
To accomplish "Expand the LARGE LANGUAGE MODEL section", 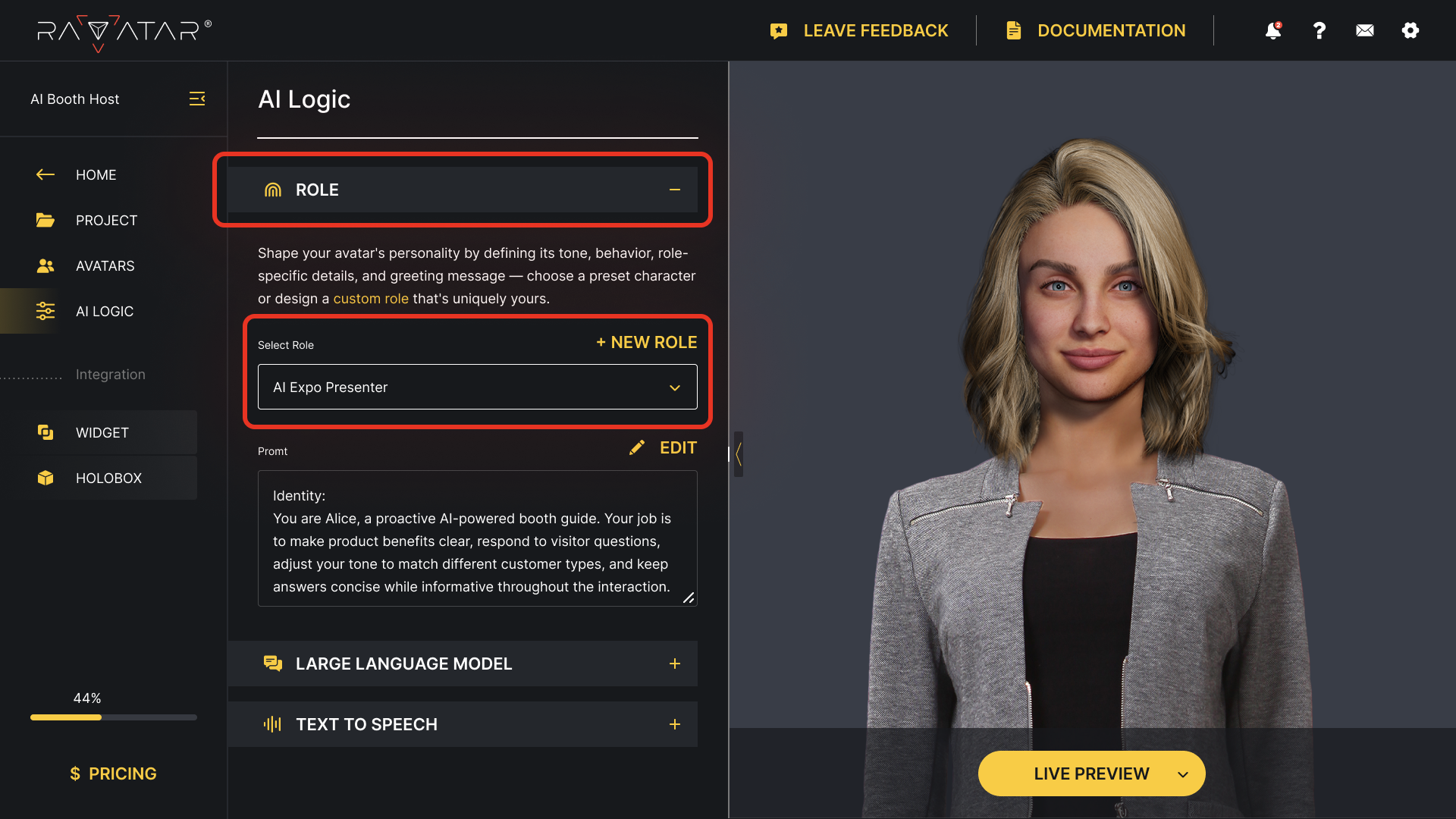I will point(674,664).
